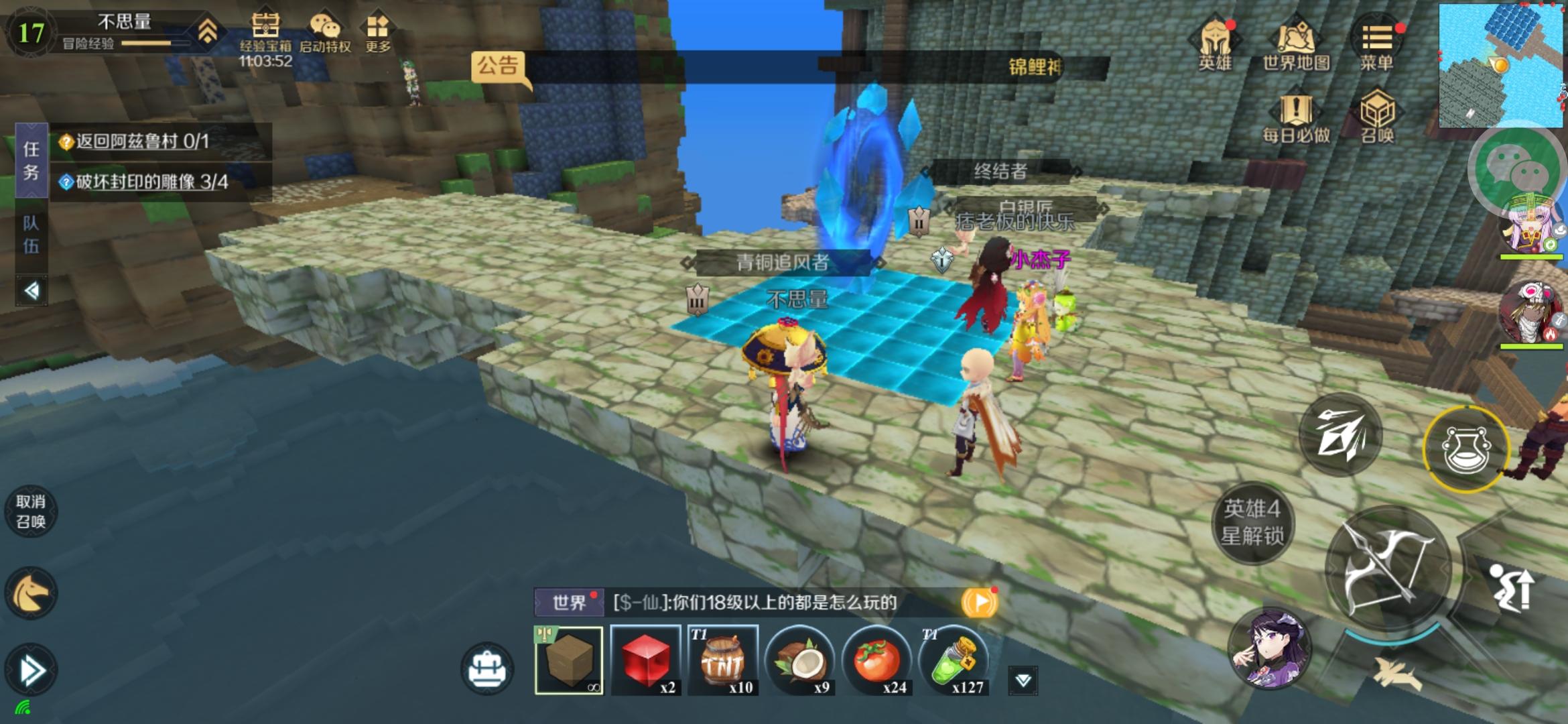Toggle the chat broadcast play button

click(980, 603)
